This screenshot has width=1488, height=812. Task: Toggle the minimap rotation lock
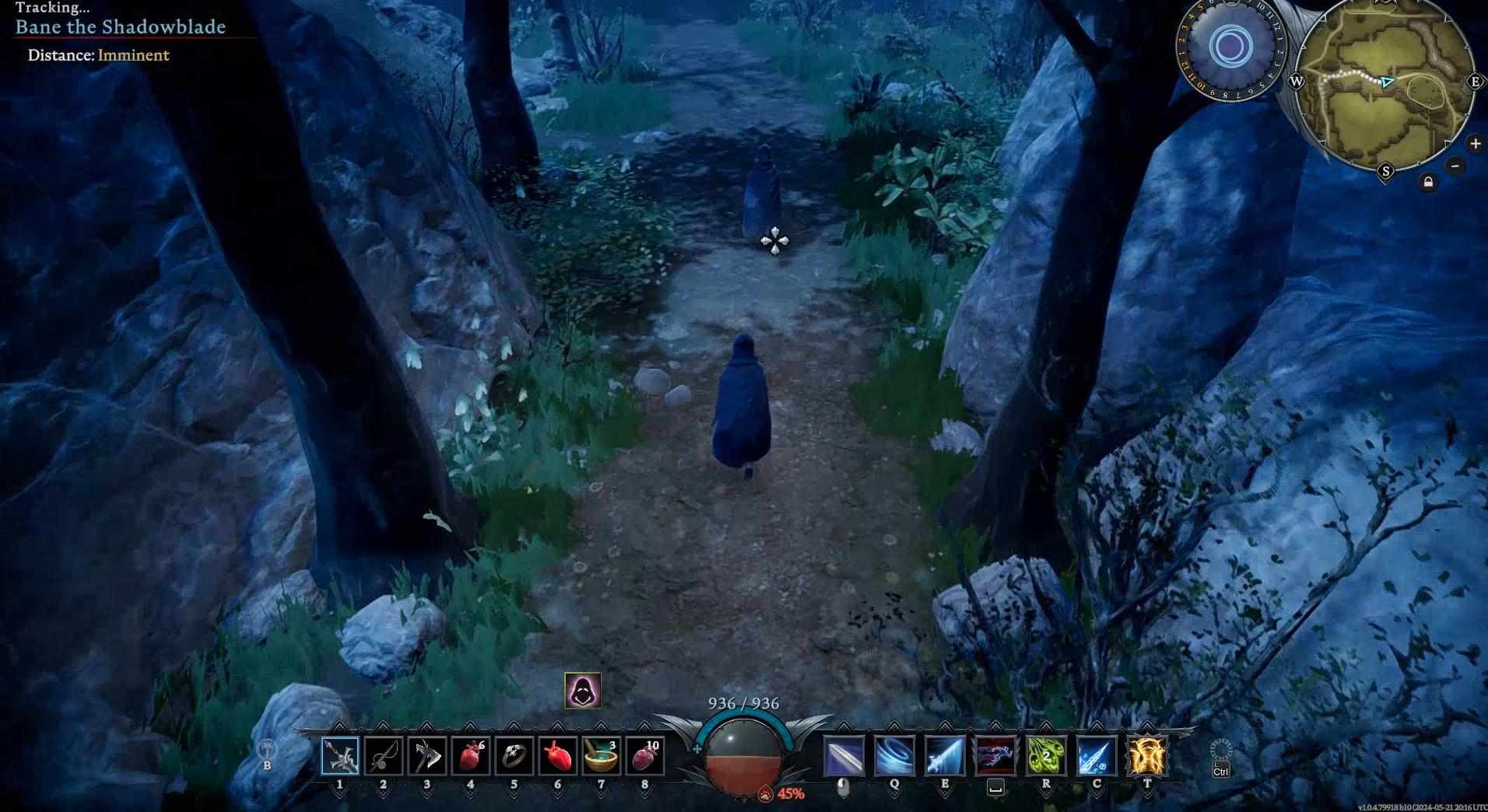tap(1427, 183)
